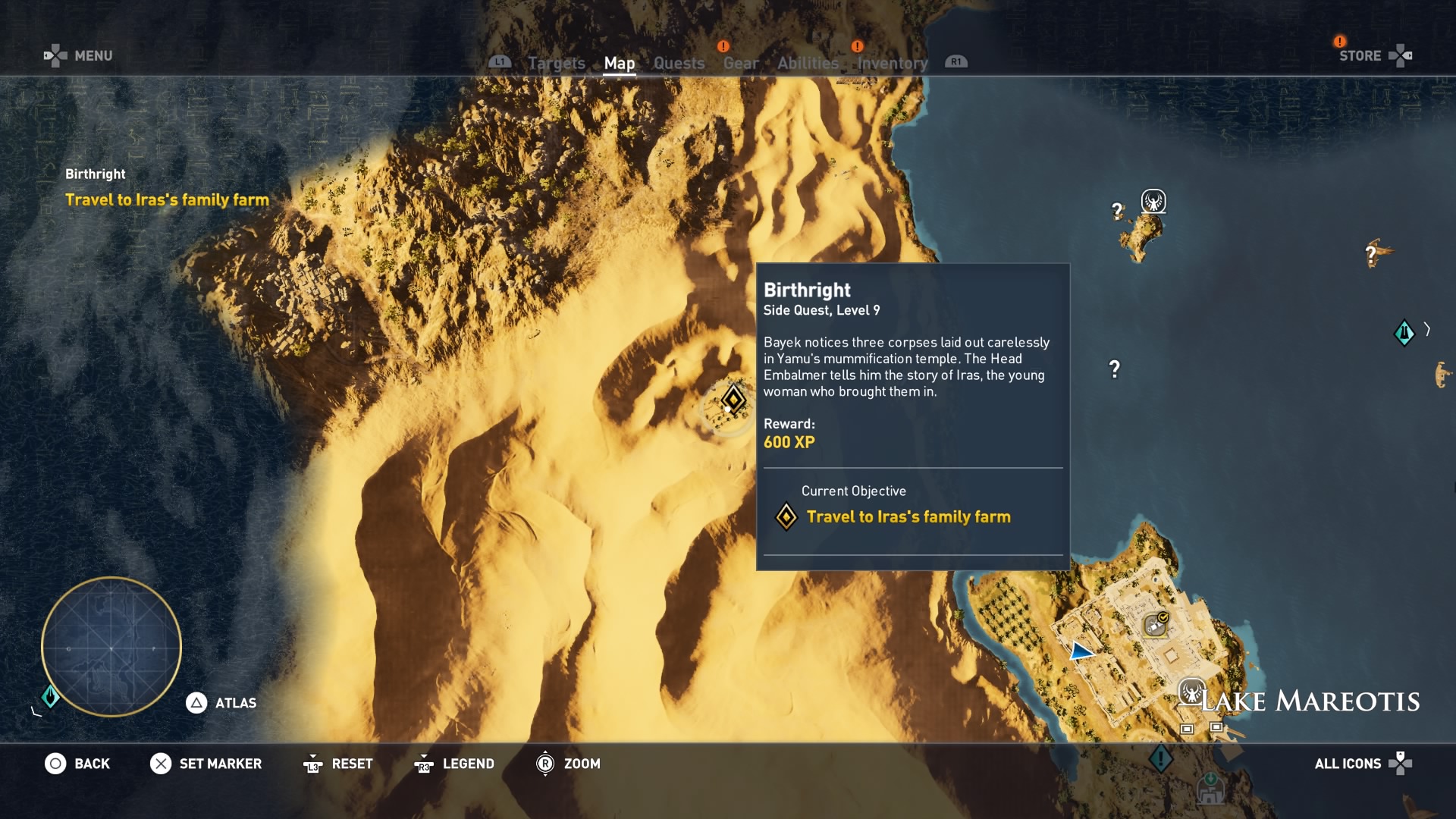The height and width of the screenshot is (819, 1456).
Task: Click the teal stone circle diamond icon
Action: click(1404, 332)
